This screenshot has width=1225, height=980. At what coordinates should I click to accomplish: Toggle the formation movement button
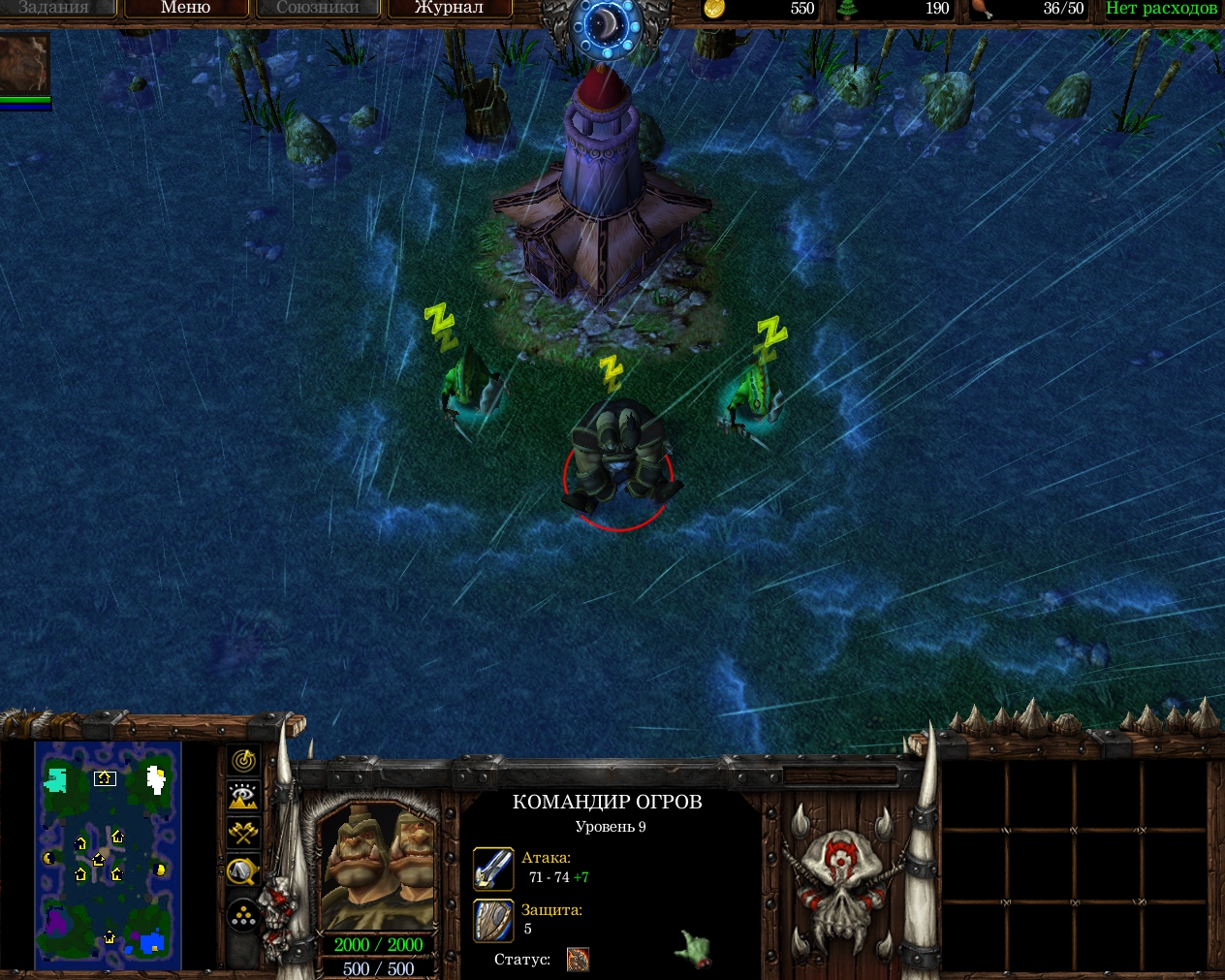pyautogui.click(x=243, y=915)
